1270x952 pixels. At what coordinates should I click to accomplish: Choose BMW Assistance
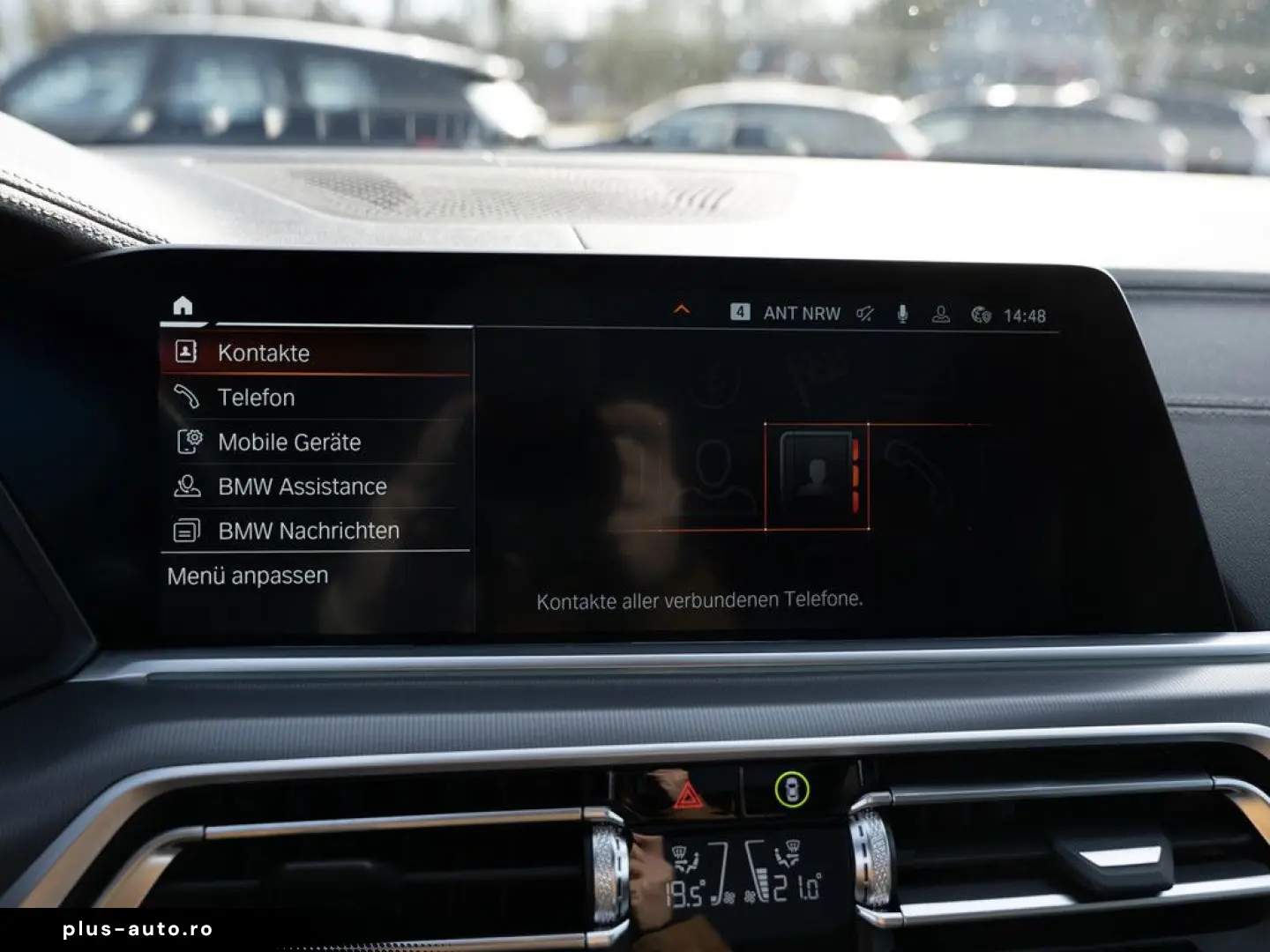coord(302,487)
